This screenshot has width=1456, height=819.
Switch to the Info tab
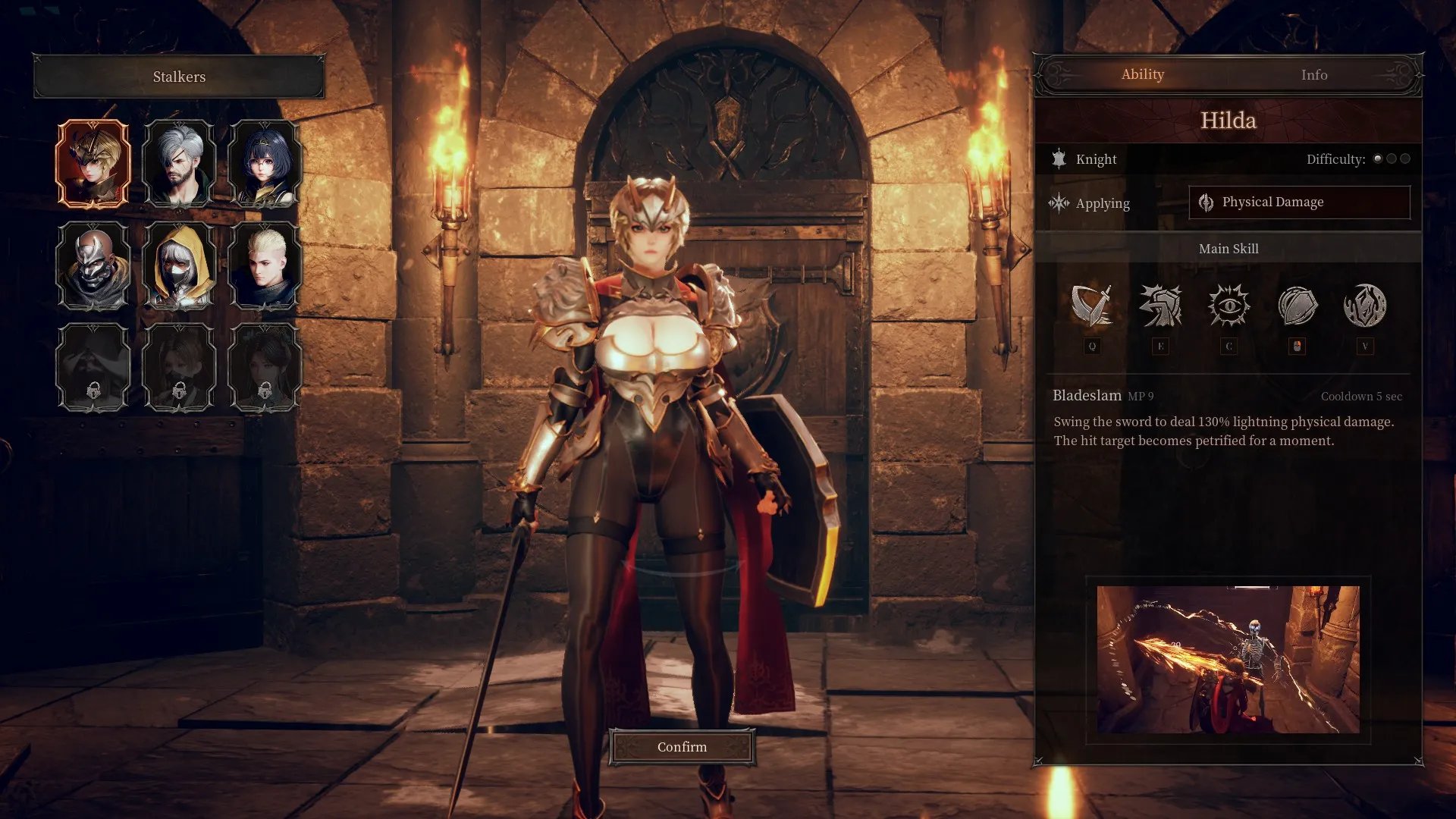(1313, 75)
